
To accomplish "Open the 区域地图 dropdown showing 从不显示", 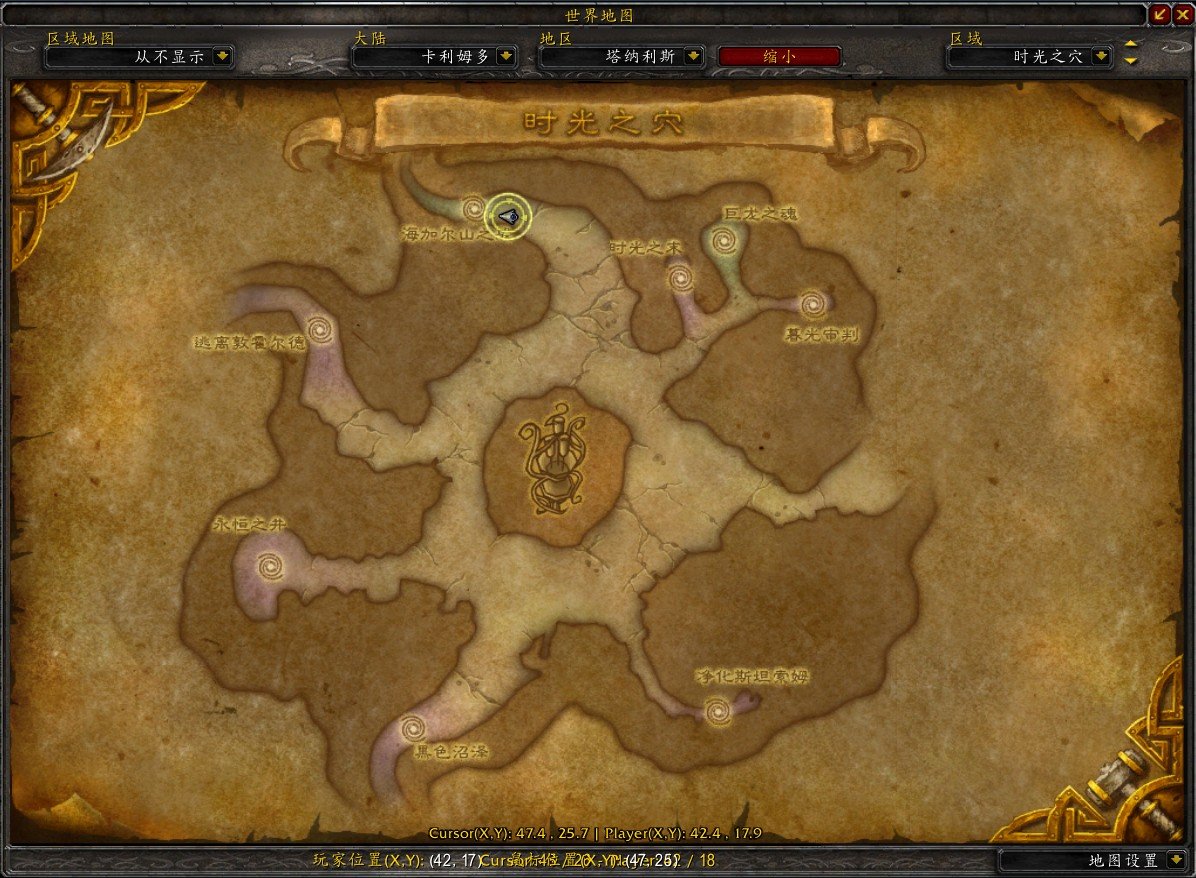I will (x=223, y=57).
